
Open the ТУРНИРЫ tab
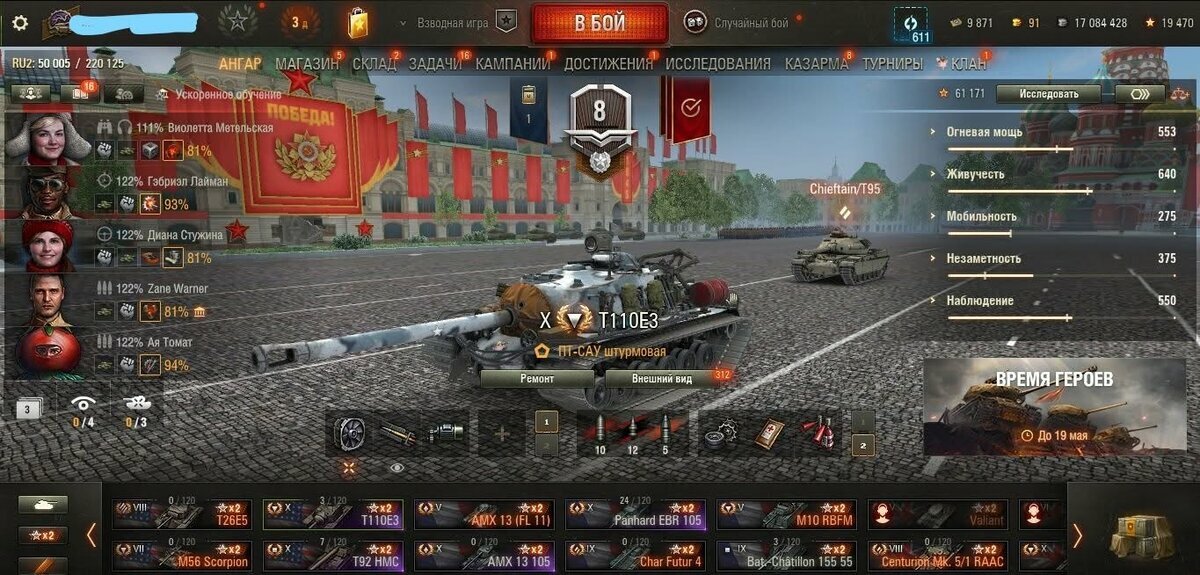(892, 64)
